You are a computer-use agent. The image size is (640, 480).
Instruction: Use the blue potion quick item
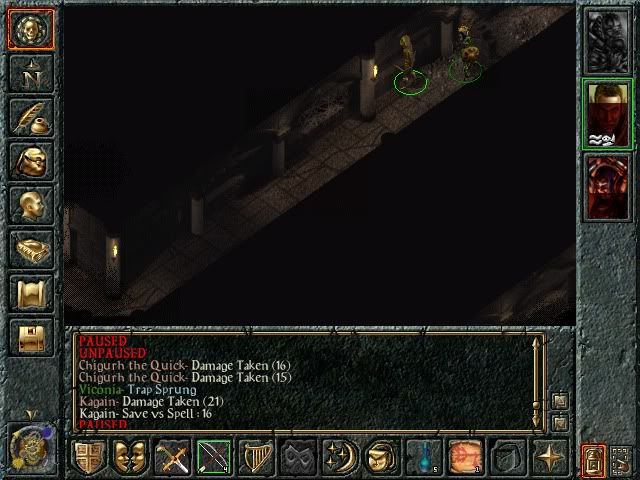coord(424,457)
